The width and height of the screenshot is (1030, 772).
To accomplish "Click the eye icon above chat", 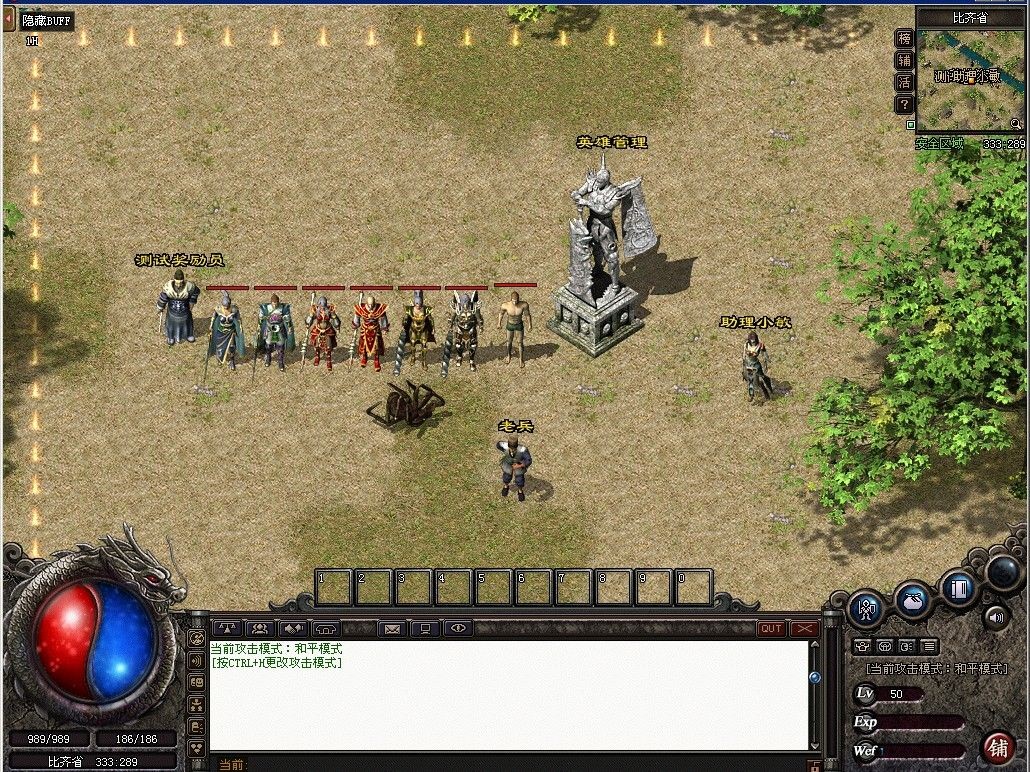I will pyautogui.click(x=458, y=628).
